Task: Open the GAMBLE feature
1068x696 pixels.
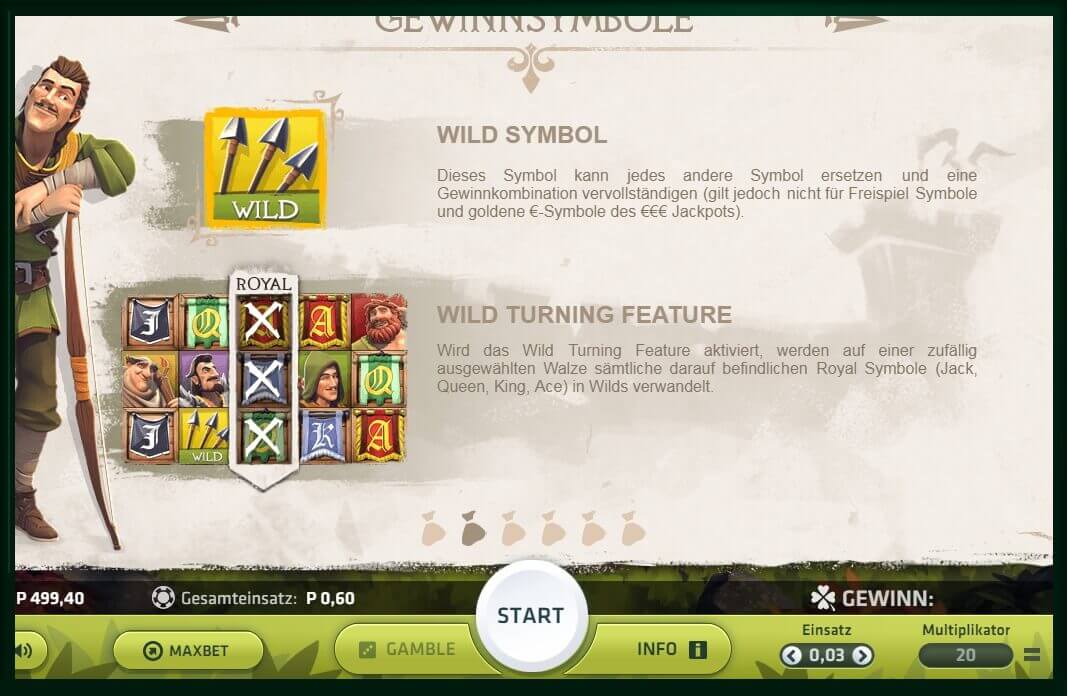Action: click(x=407, y=649)
